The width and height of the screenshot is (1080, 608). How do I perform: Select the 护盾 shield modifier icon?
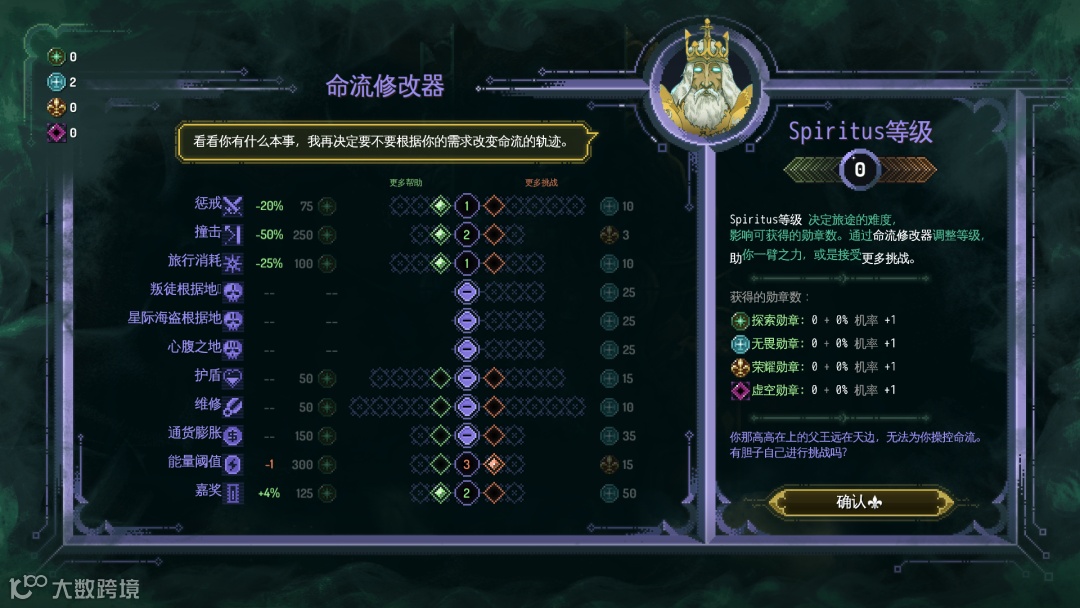[233, 379]
